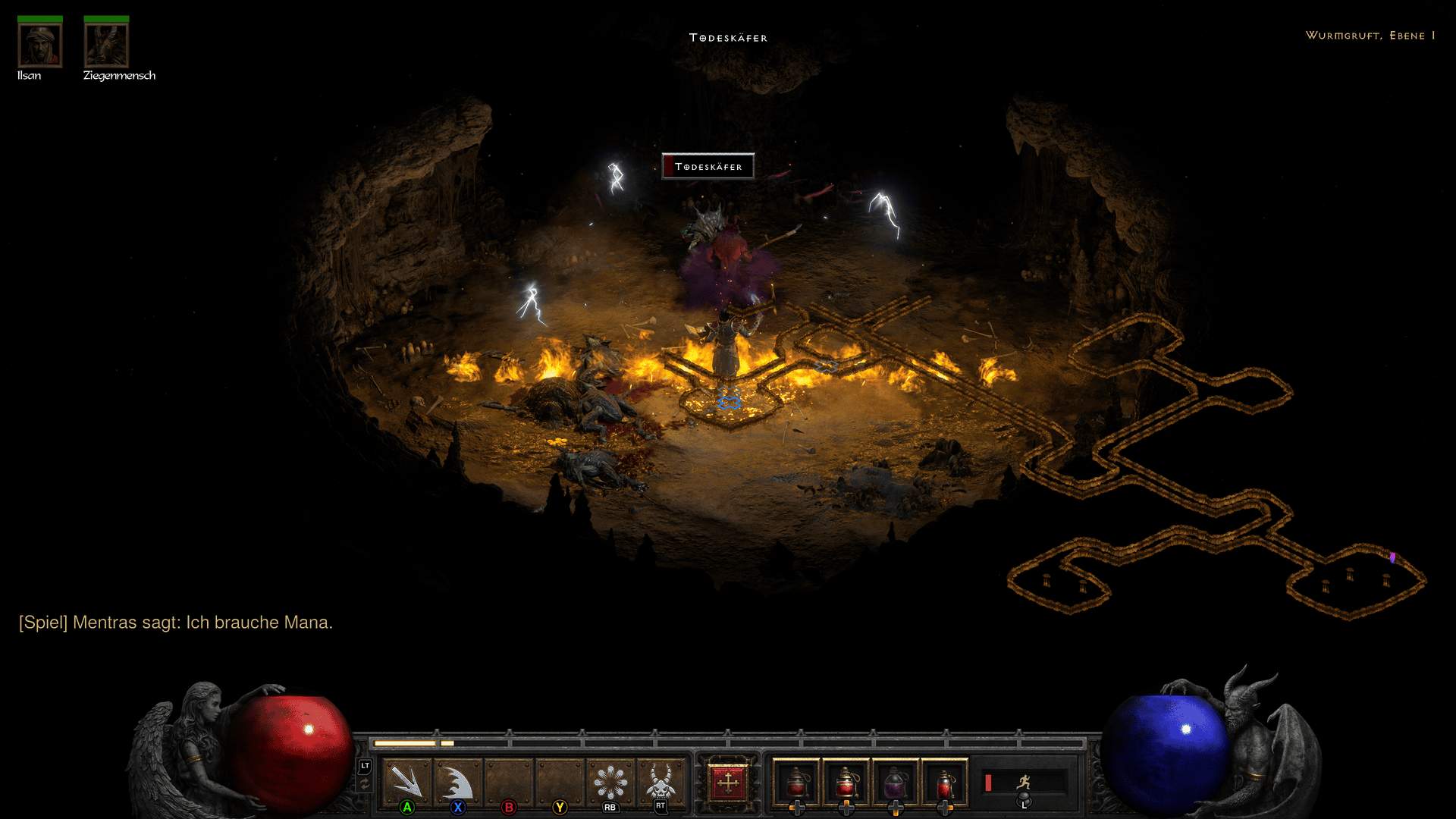This screenshot has height=819, width=1456.
Task: Click the LT trigger label on the skill bar
Action: 364,767
